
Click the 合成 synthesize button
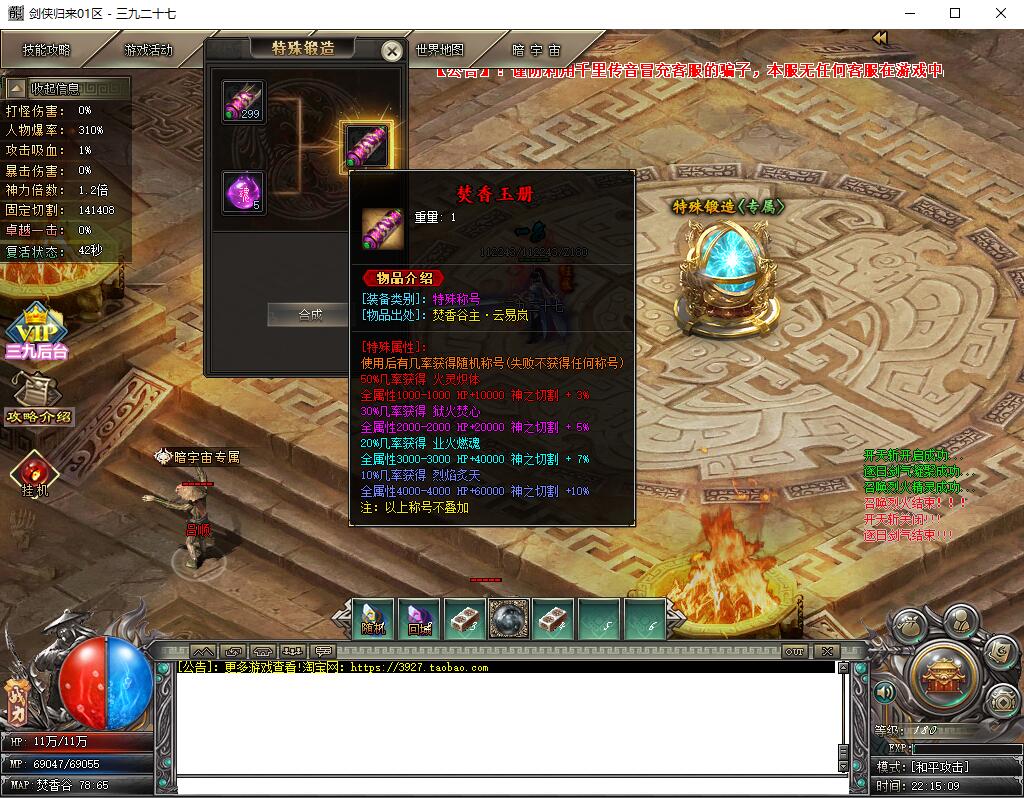click(x=310, y=314)
